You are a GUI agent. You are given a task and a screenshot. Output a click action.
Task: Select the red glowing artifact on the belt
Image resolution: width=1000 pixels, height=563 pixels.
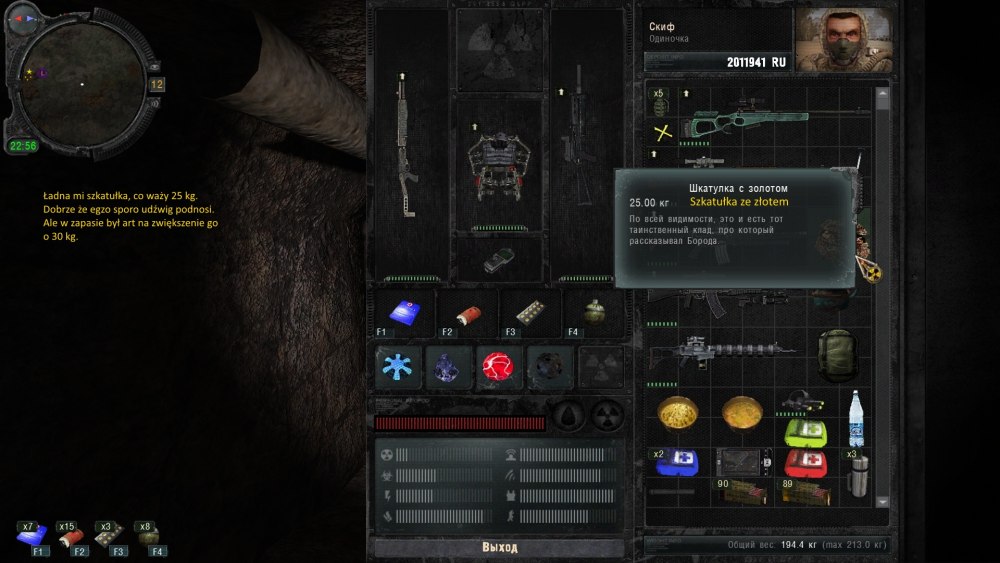(499, 367)
